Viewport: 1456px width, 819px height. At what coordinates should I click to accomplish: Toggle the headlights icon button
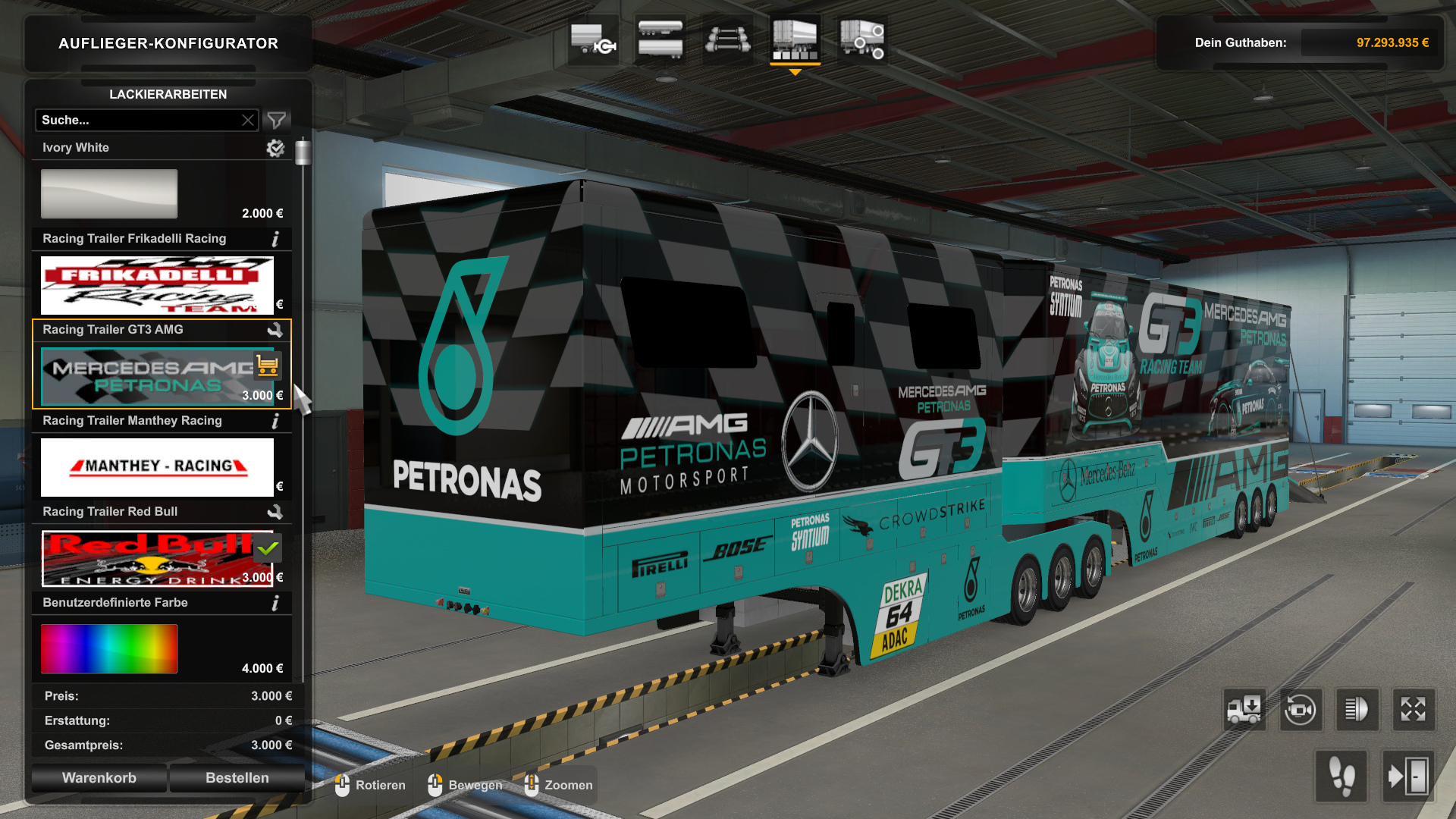[x=1357, y=710]
